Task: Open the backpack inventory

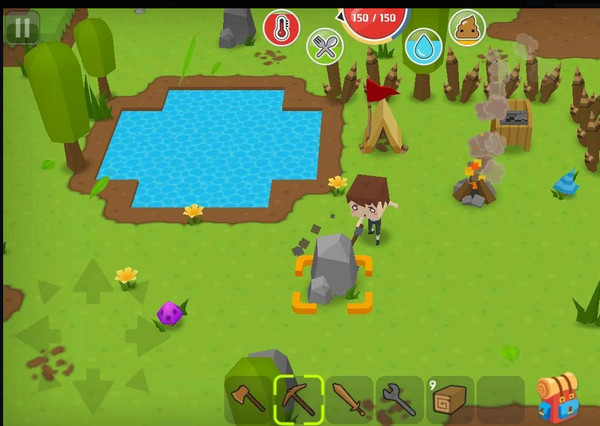Action: click(557, 398)
